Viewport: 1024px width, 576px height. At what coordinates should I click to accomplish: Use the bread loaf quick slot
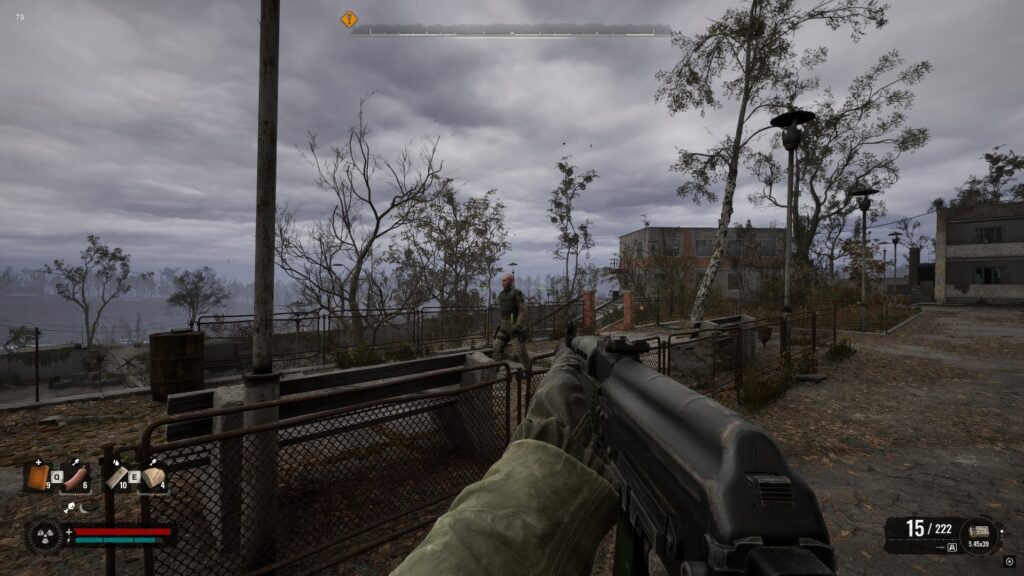point(153,478)
